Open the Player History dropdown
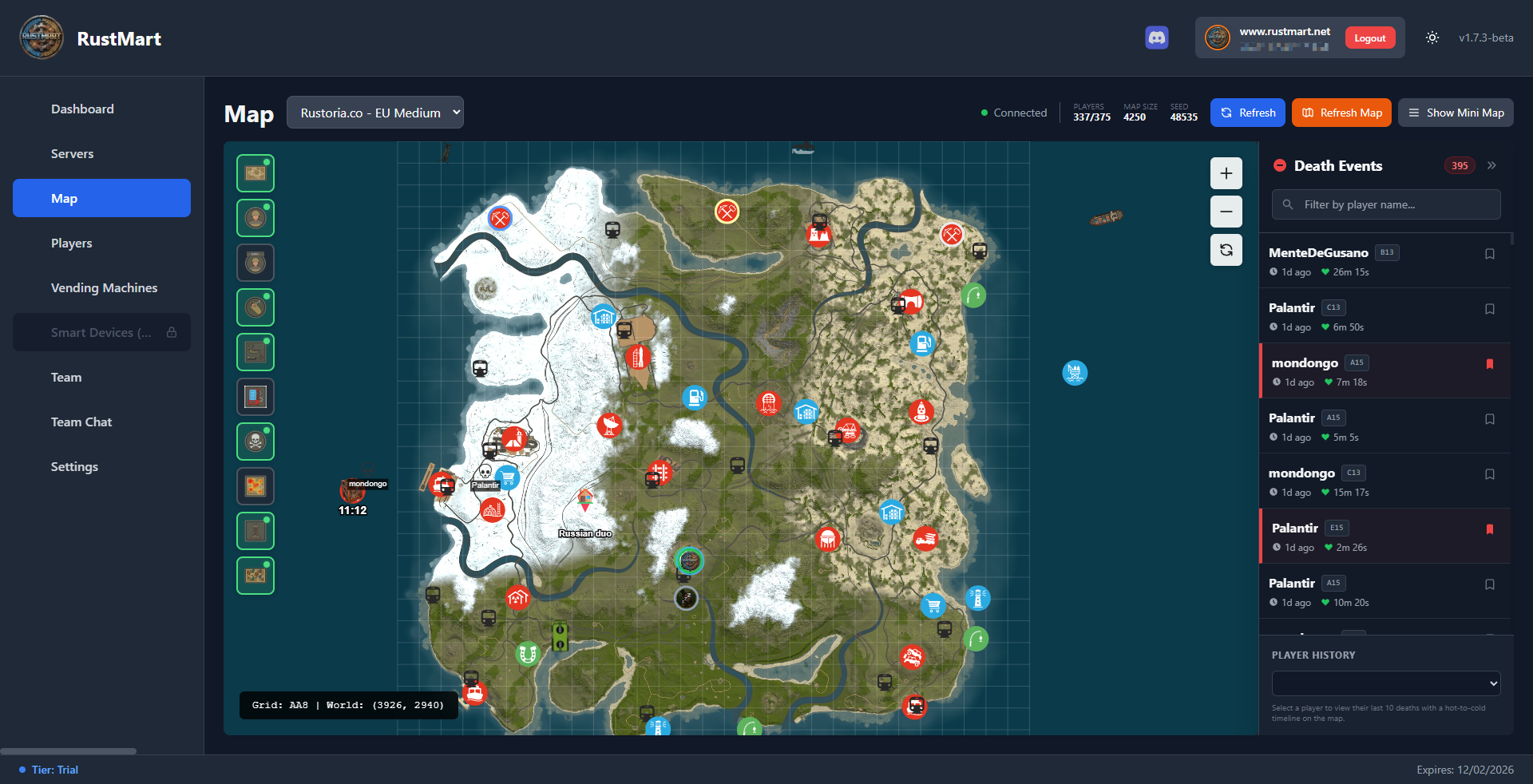Screen dimensions: 1533x784 [1385, 683]
